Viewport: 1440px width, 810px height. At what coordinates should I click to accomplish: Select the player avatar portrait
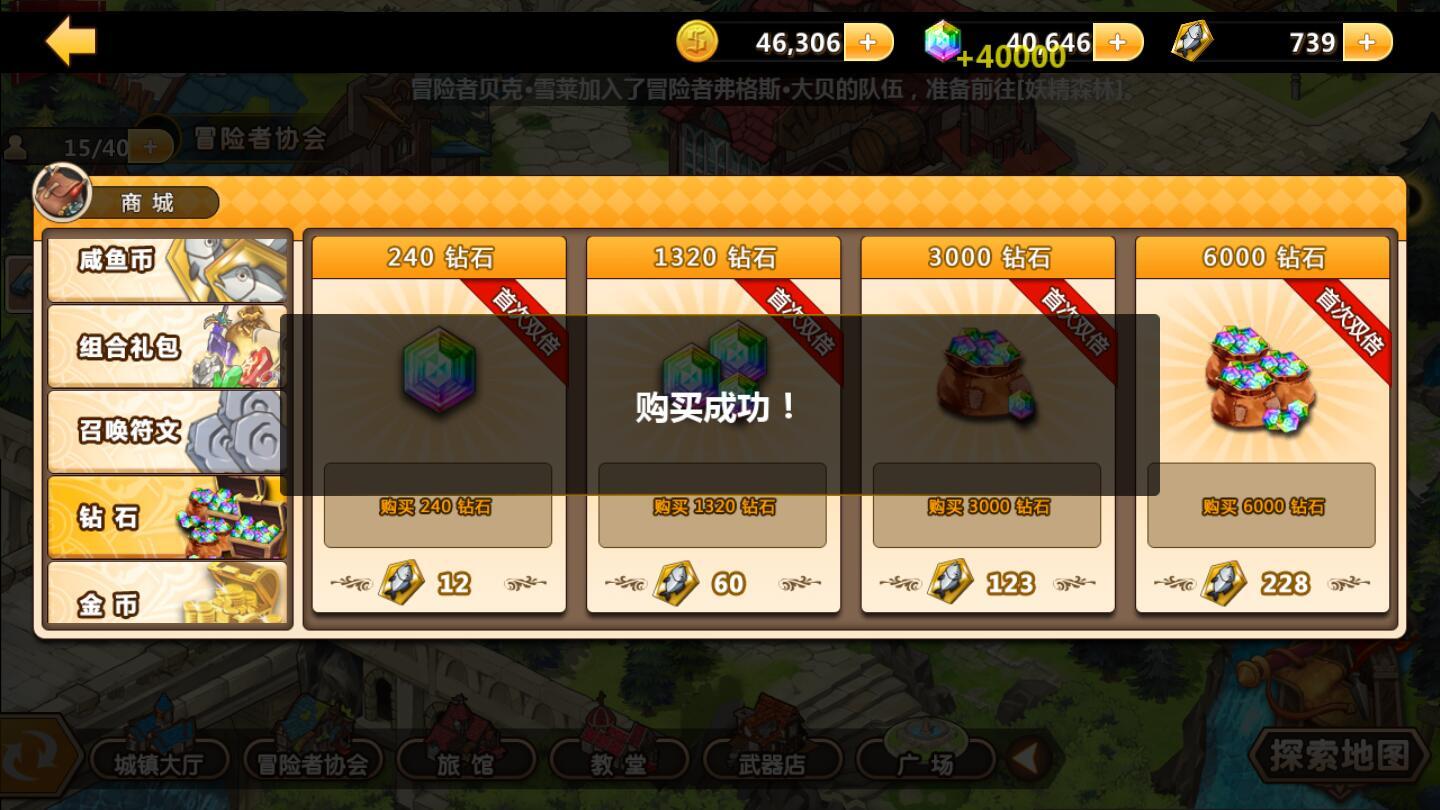coord(62,192)
